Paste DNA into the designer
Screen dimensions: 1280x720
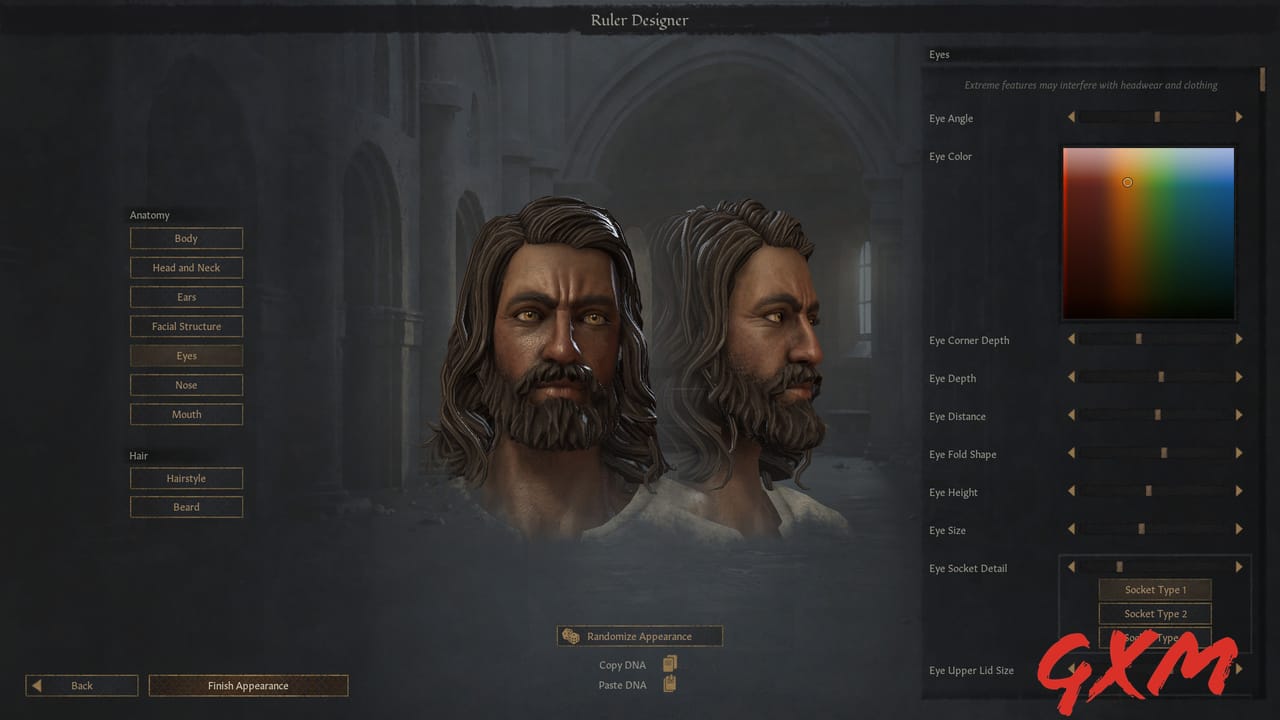[669, 685]
